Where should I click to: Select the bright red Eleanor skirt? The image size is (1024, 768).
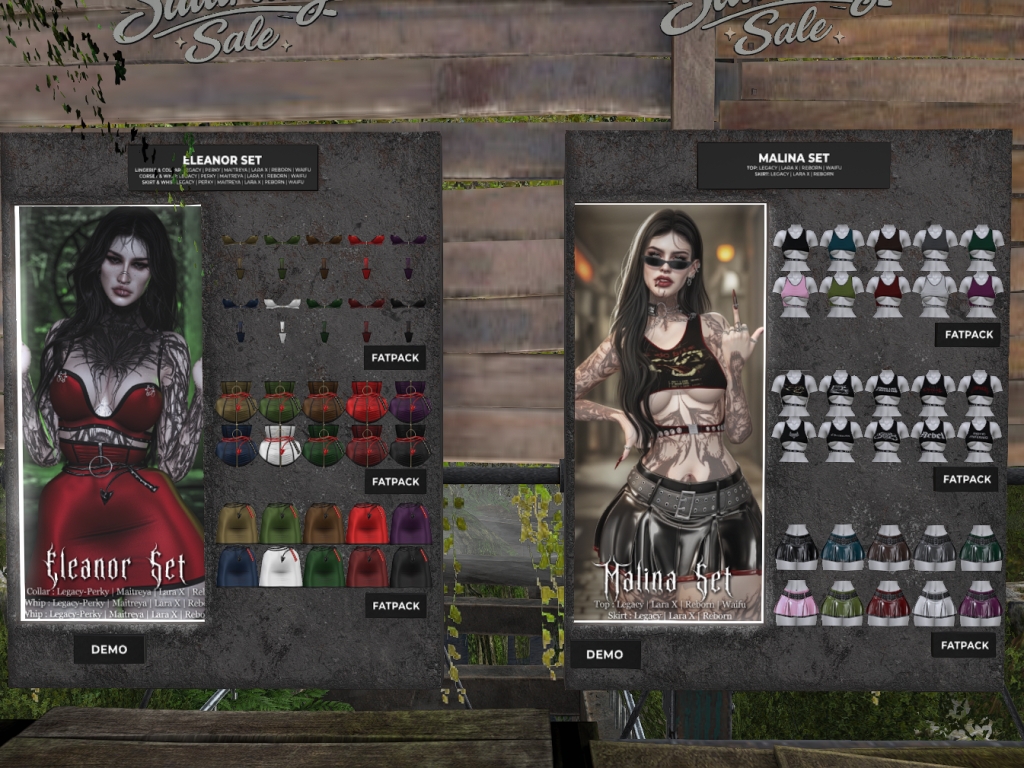pyautogui.click(x=367, y=523)
